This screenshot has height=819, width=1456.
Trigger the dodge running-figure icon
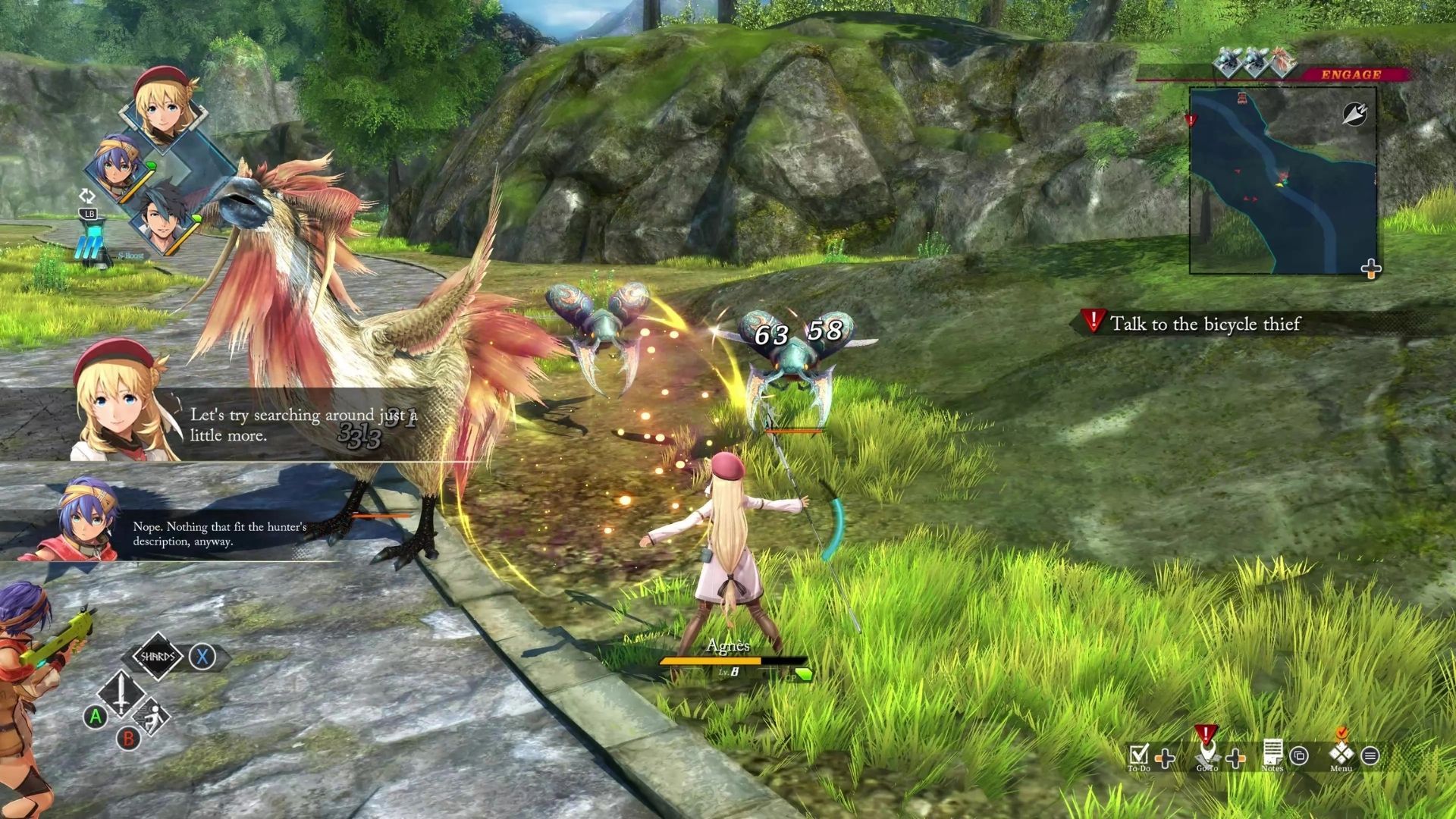click(152, 717)
